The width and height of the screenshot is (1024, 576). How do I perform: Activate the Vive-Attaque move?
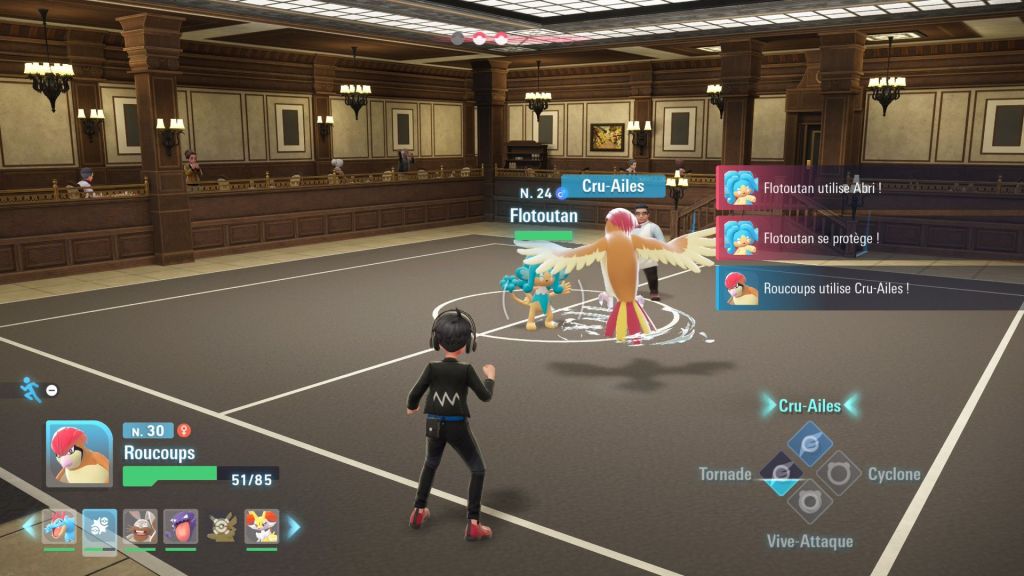click(810, 501)
